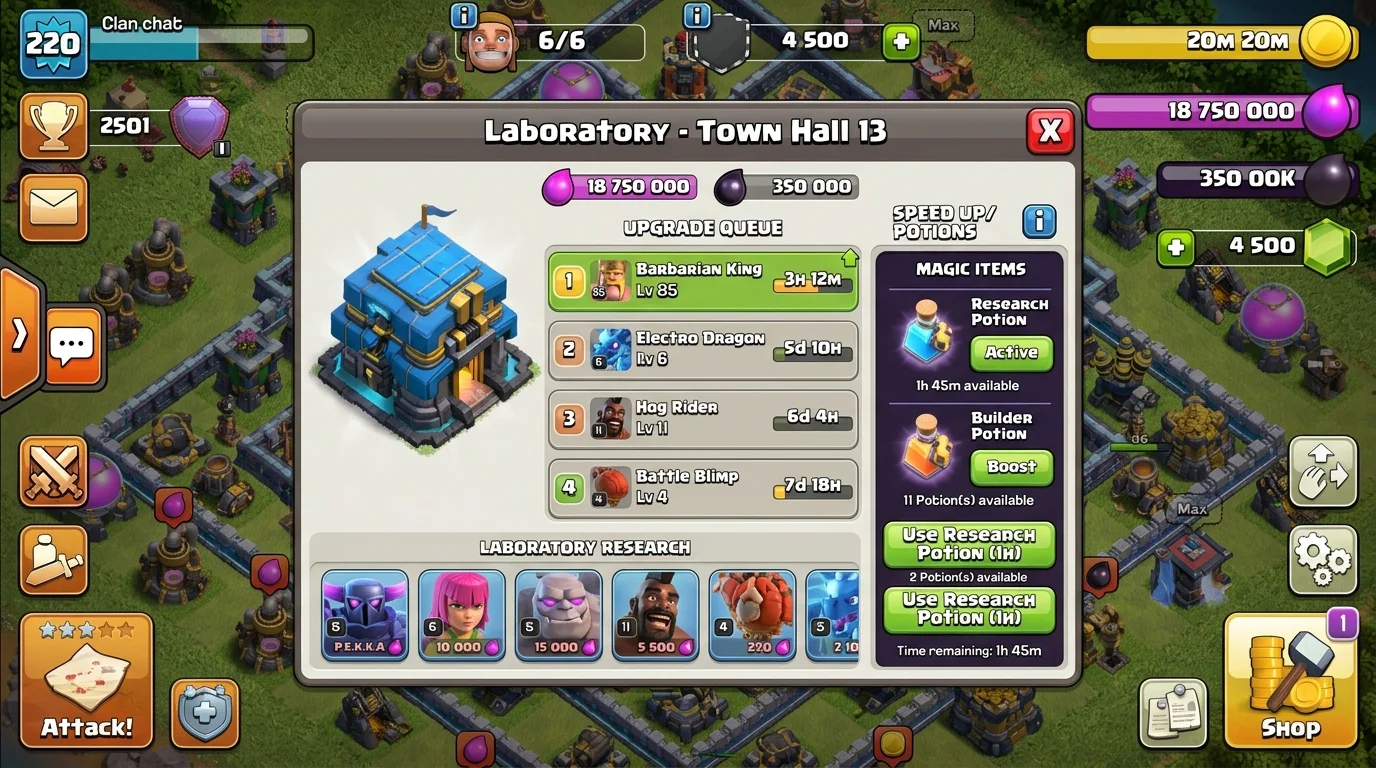The height and width of the screenshot is (768, 1376).
Task: Boost with the Builder Potion
Action: pos(1010,467)
